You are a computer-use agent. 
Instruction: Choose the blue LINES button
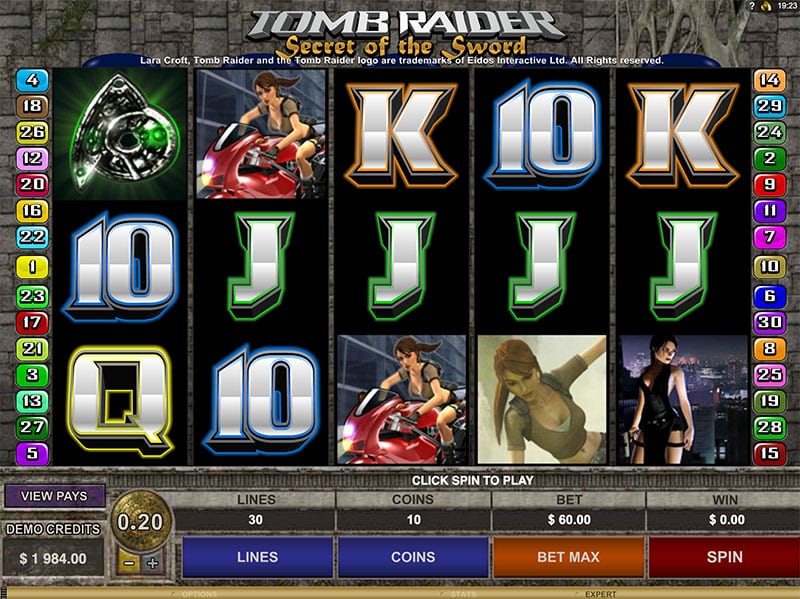pyautogui.click(x=258, y=557)
